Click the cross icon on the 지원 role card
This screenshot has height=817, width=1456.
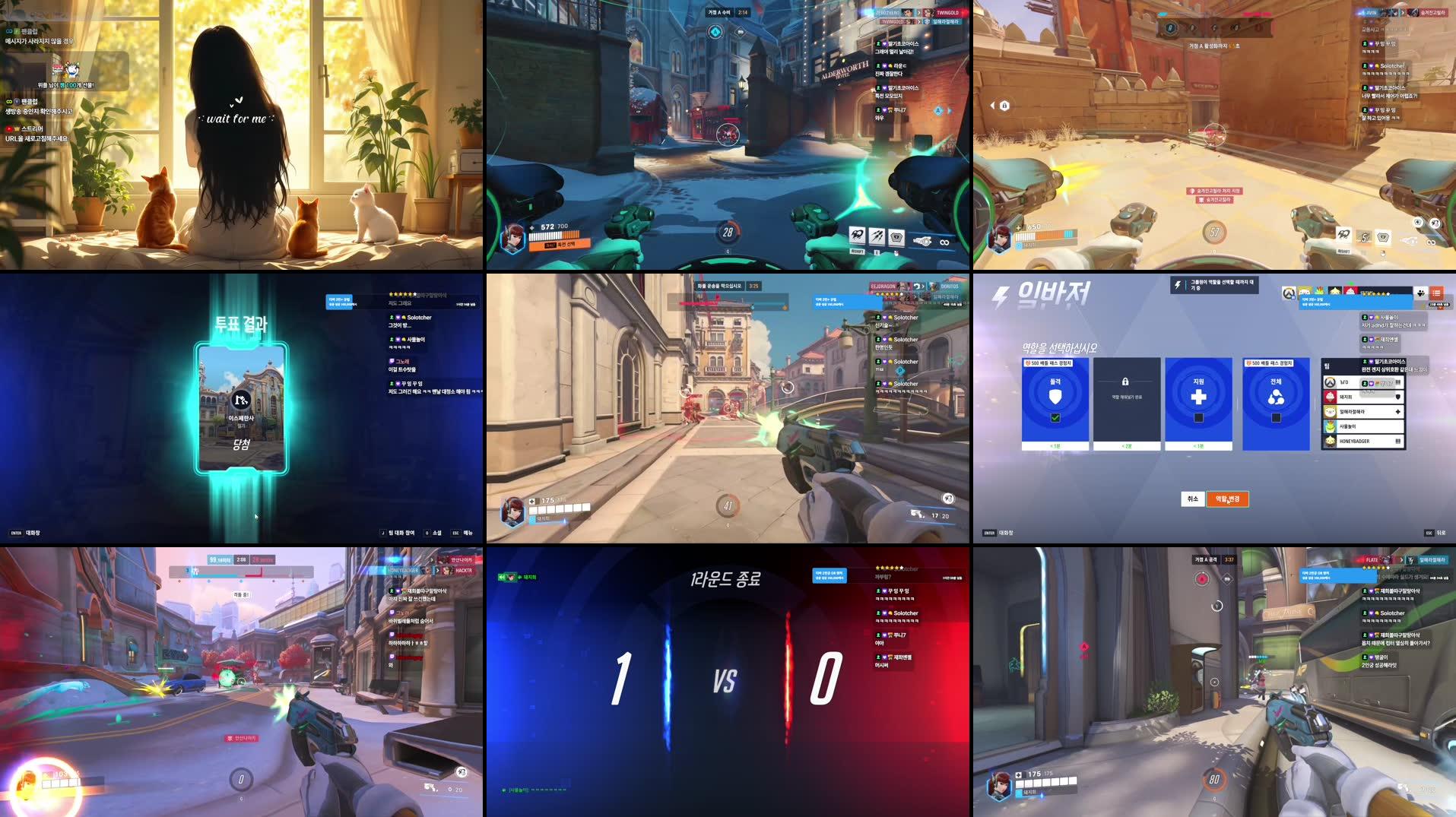[1199, 397]
